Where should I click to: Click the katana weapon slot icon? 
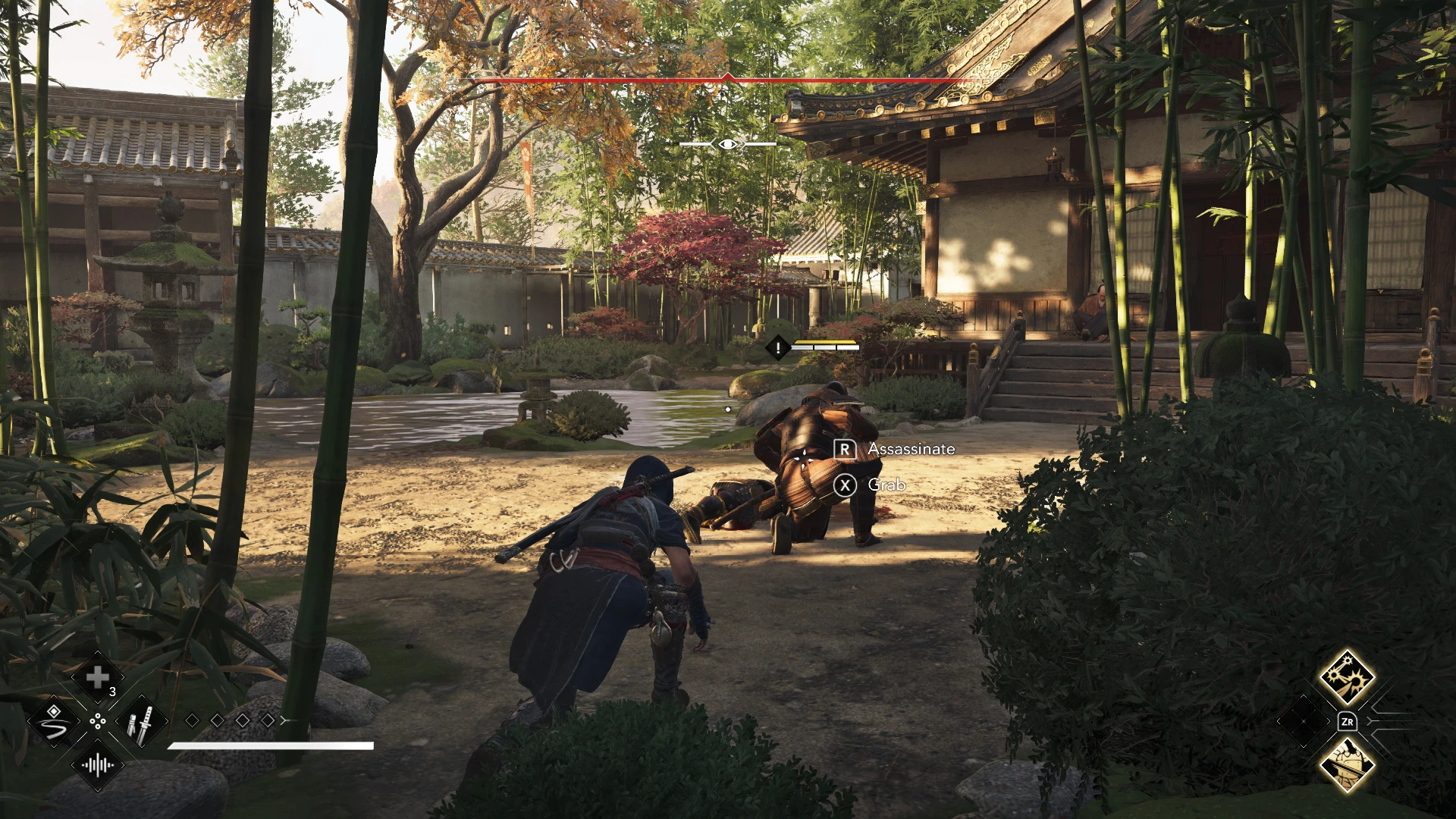click(x=140, y=723)
